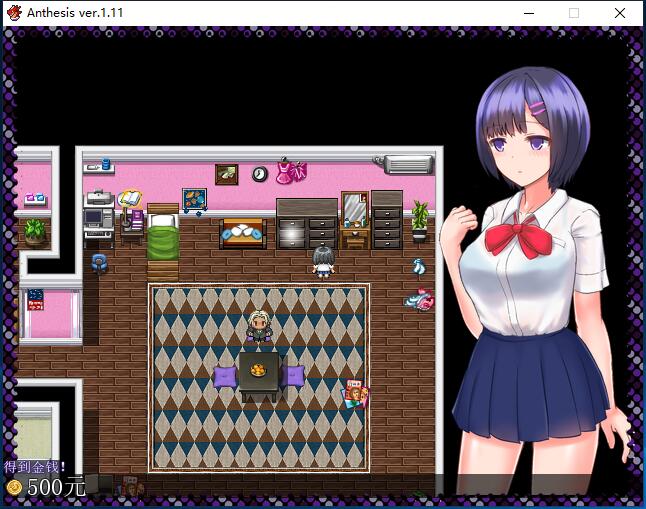Close the Anthesis game window
Viewport: 646px width, 509px height.
click(x=620, y=13)
